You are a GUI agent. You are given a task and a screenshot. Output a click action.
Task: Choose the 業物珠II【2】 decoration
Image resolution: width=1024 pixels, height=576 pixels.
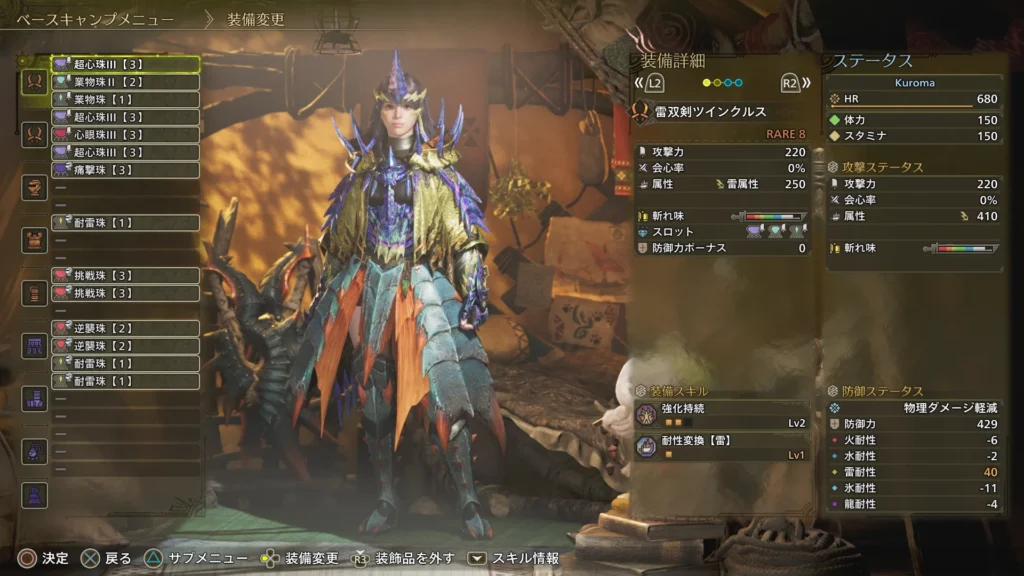(x=125, y=82)
